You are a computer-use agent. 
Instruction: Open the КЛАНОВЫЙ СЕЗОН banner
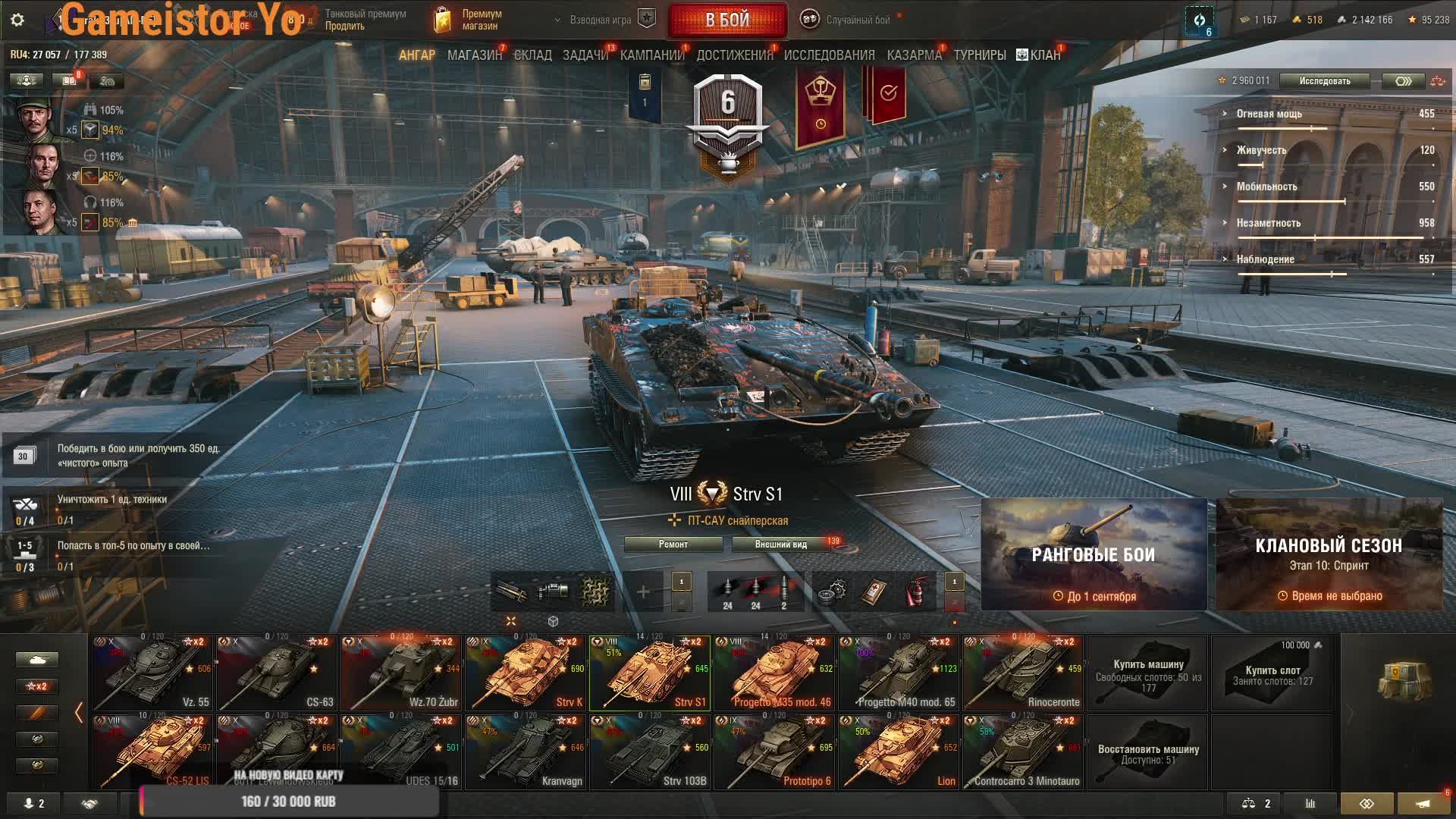pyautogui.click(x=1329, y=554)
